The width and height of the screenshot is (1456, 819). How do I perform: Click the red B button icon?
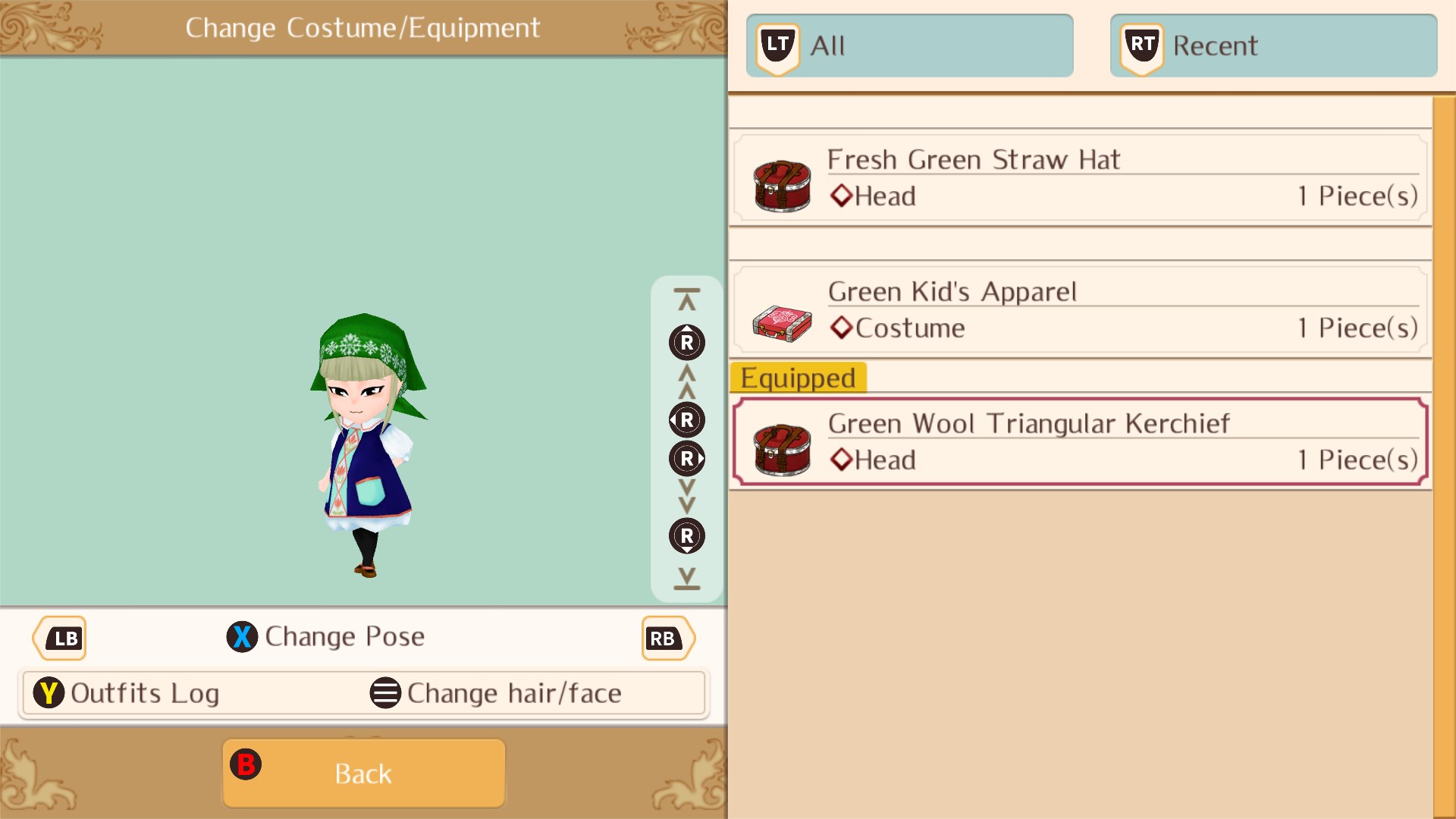tap(246, 765)
